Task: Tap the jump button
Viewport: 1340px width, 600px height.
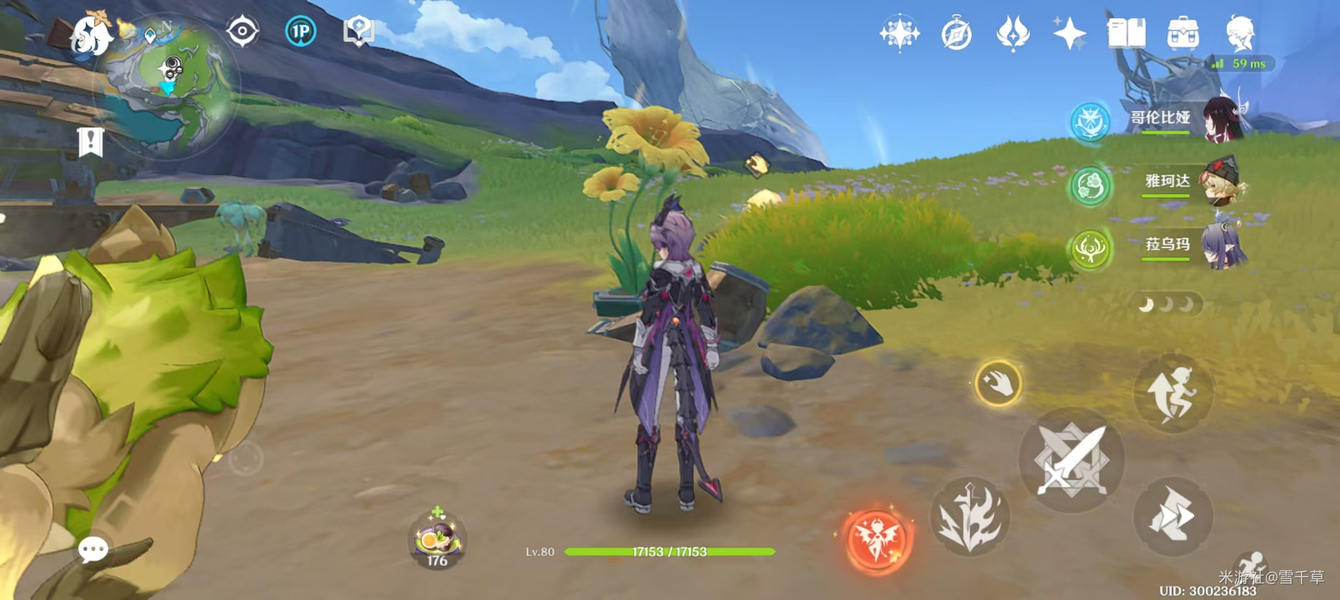Action: point(1173,394)
